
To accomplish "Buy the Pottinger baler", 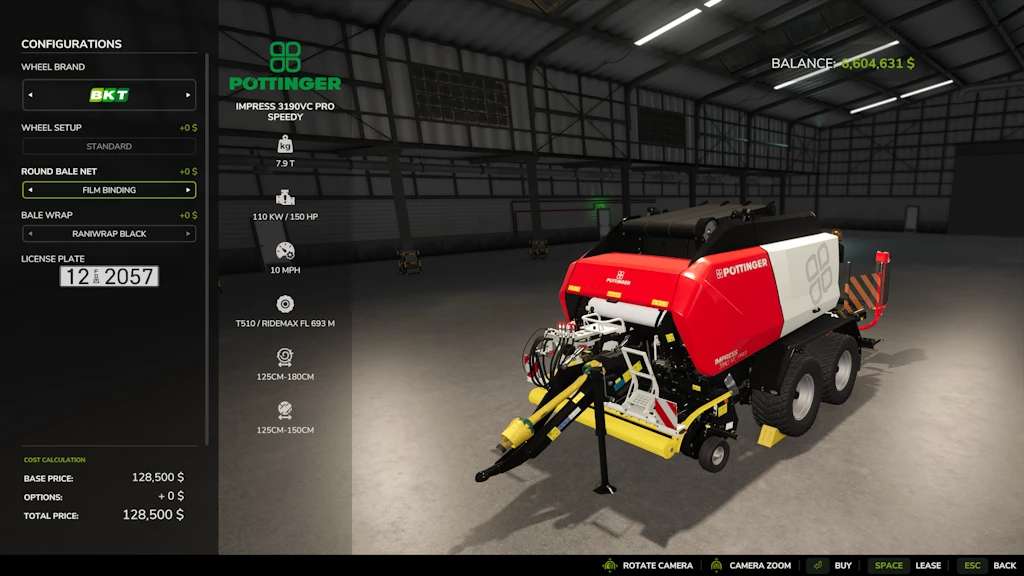I will click(x=831, y=566).
